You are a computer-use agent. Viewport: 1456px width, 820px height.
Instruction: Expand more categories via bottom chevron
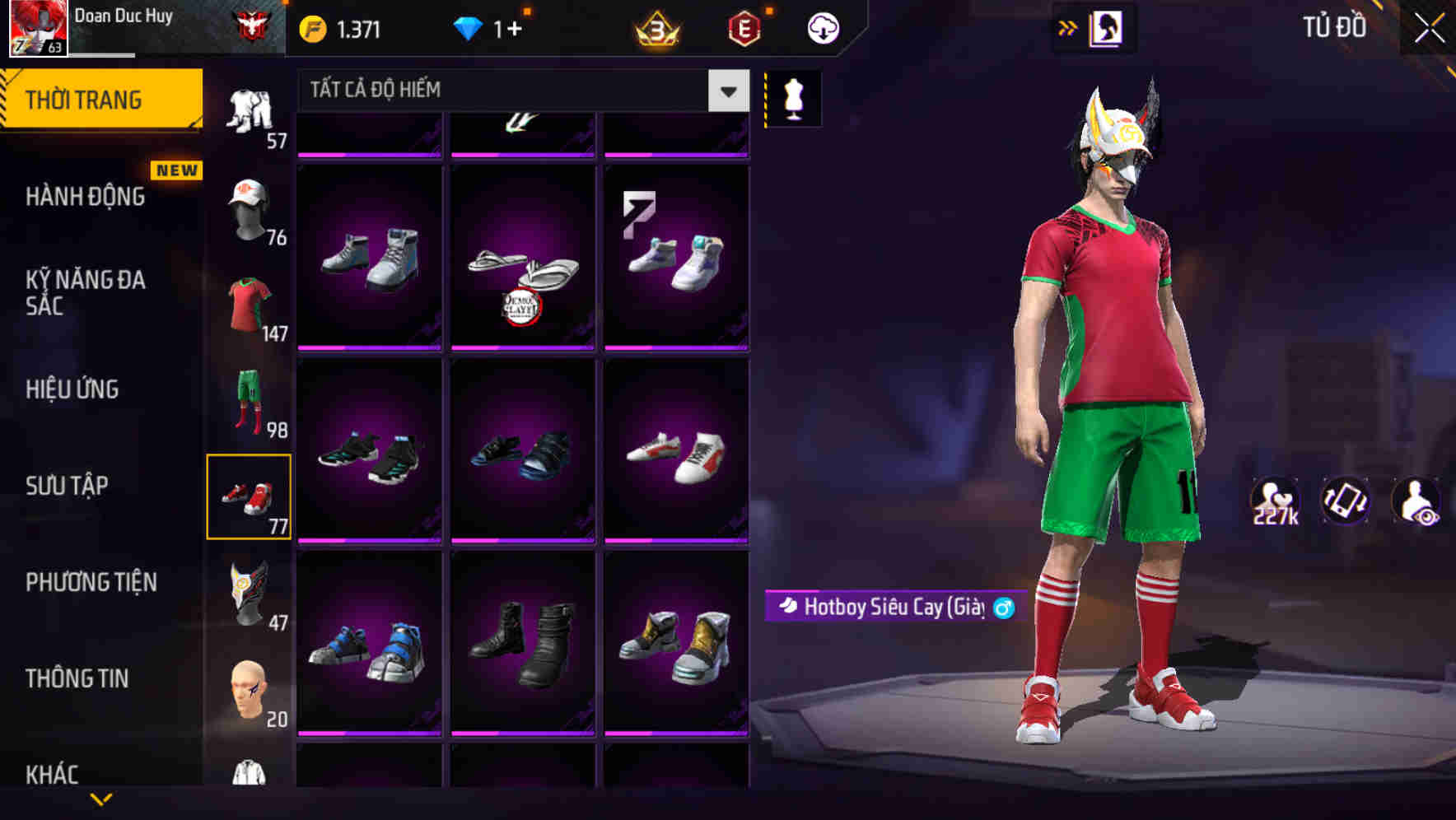tap(101, 800)
